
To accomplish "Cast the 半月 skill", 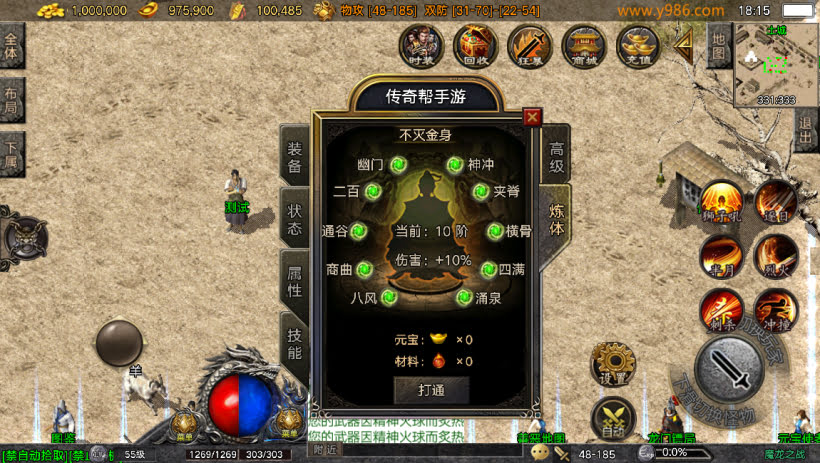I will click(721, 254).
